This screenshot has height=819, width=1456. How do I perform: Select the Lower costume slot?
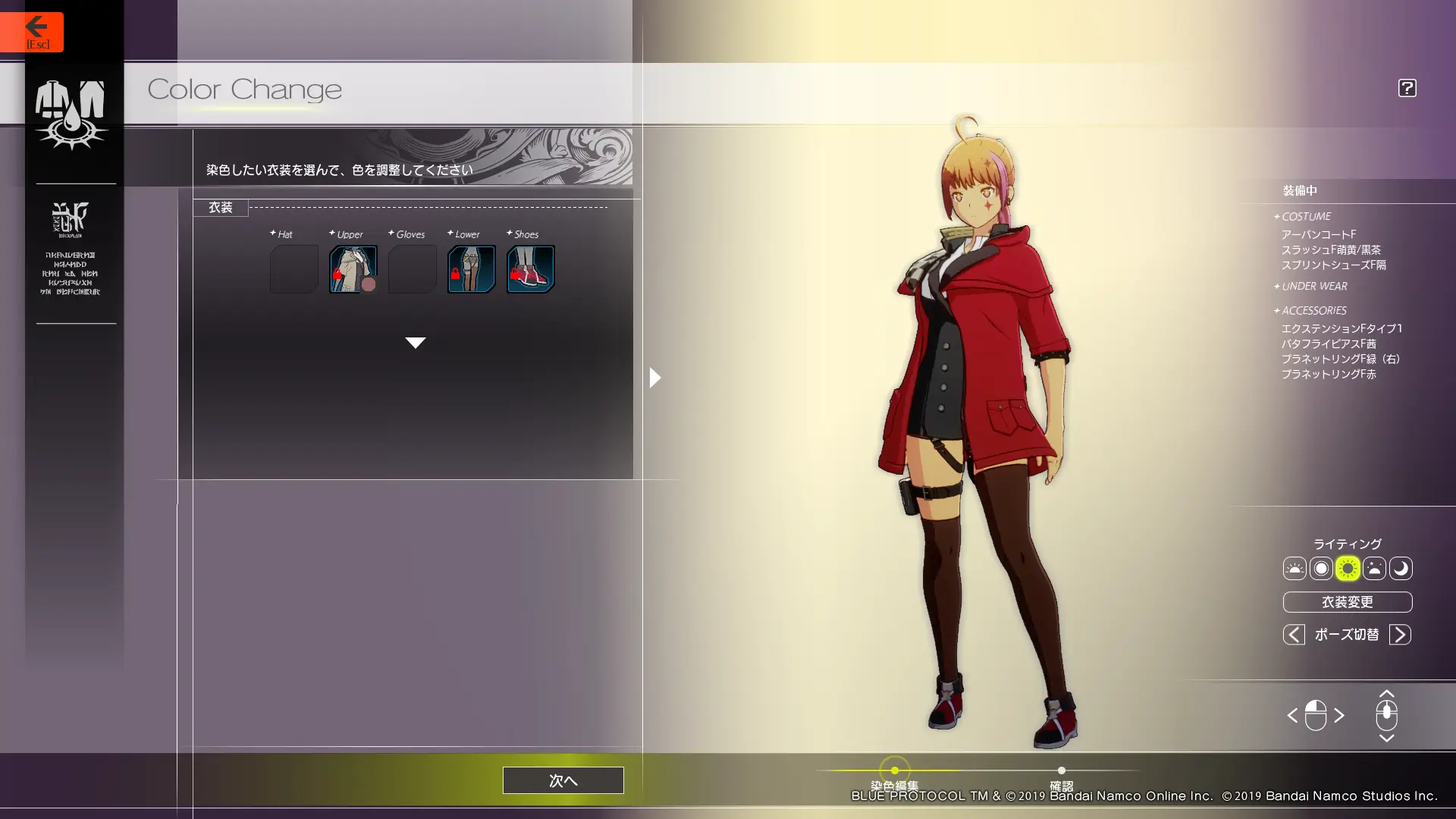(471, 268)
